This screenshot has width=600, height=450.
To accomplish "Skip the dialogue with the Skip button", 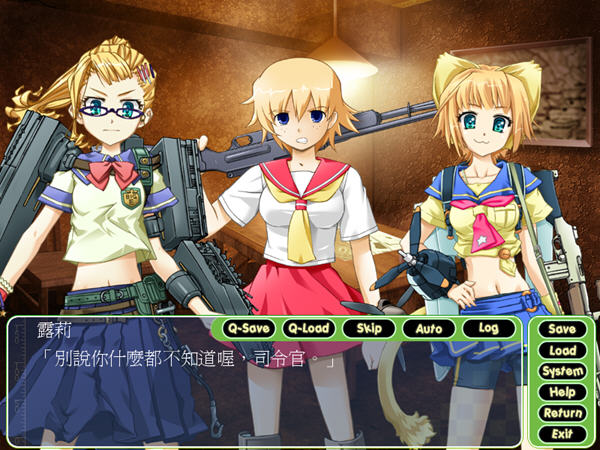I will [x=368, y=328].
